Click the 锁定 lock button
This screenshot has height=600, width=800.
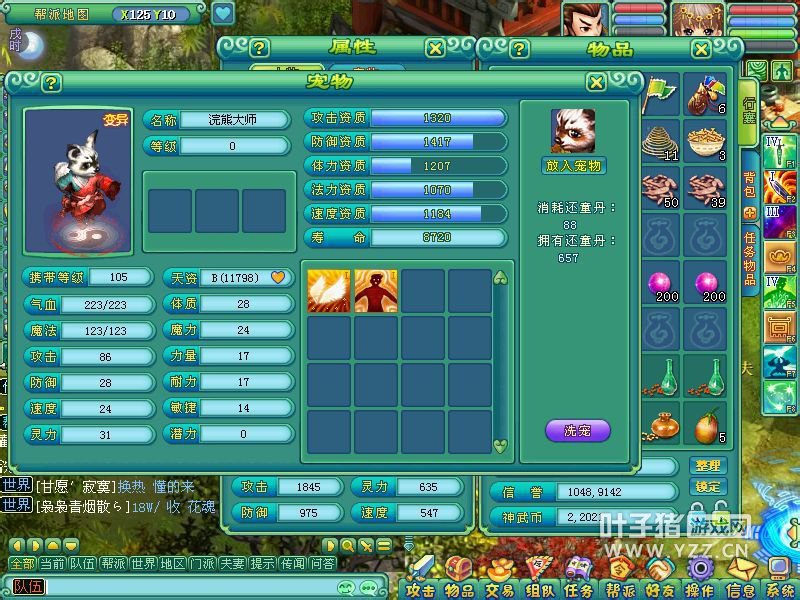click(707, 486)
